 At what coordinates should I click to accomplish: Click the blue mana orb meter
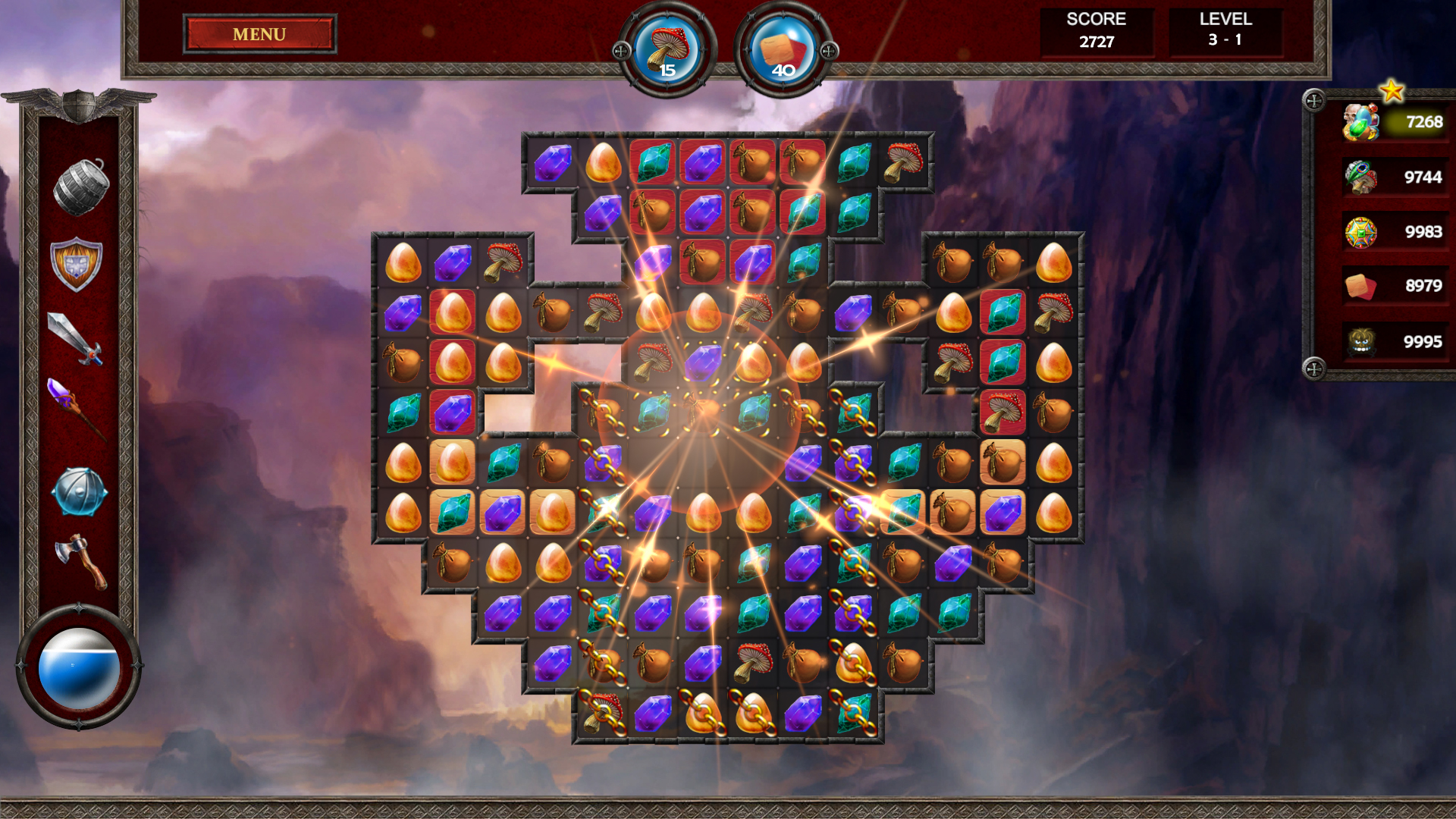77,667
